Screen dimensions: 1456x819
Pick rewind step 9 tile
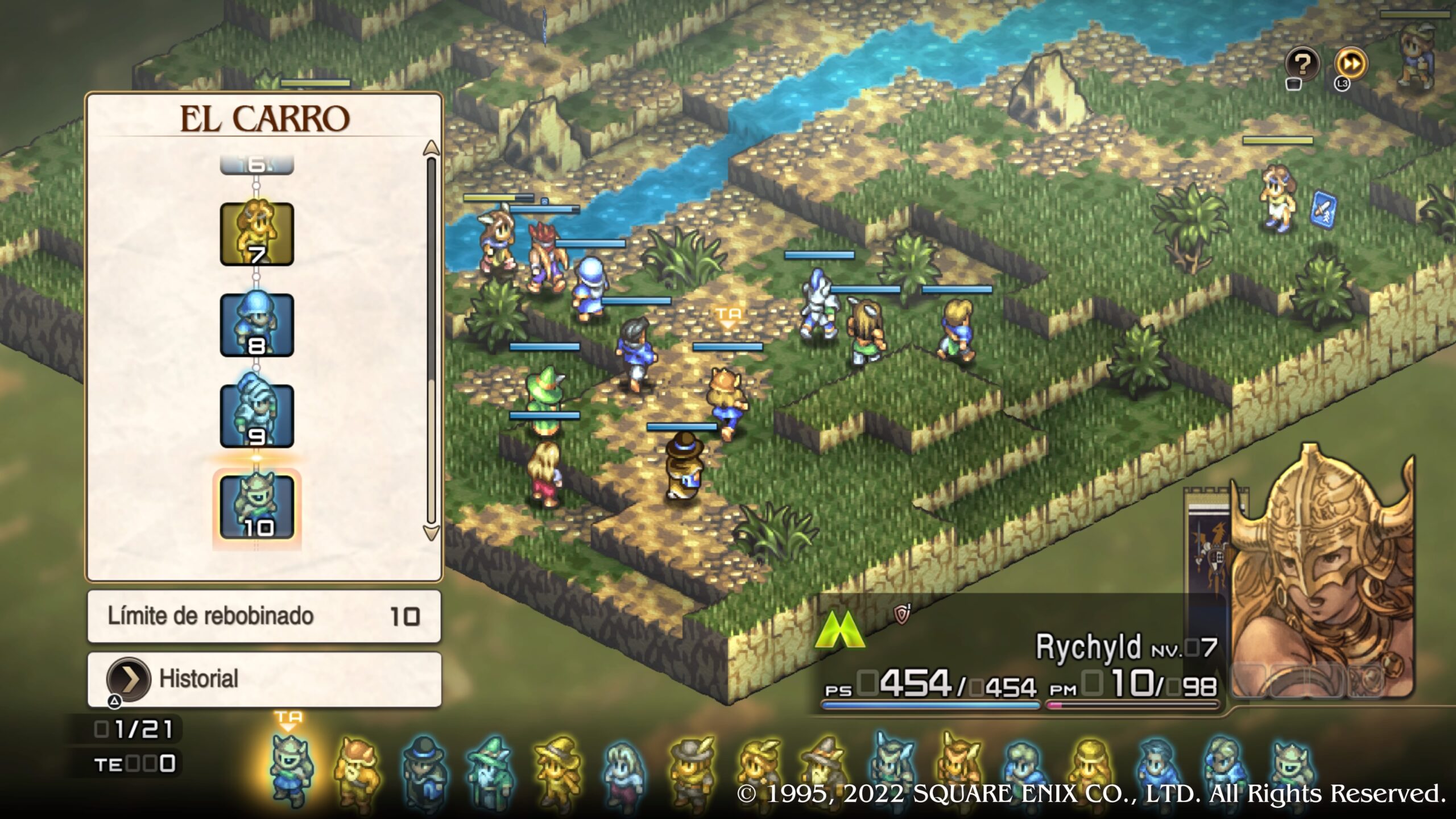click(x=257, y=416)
